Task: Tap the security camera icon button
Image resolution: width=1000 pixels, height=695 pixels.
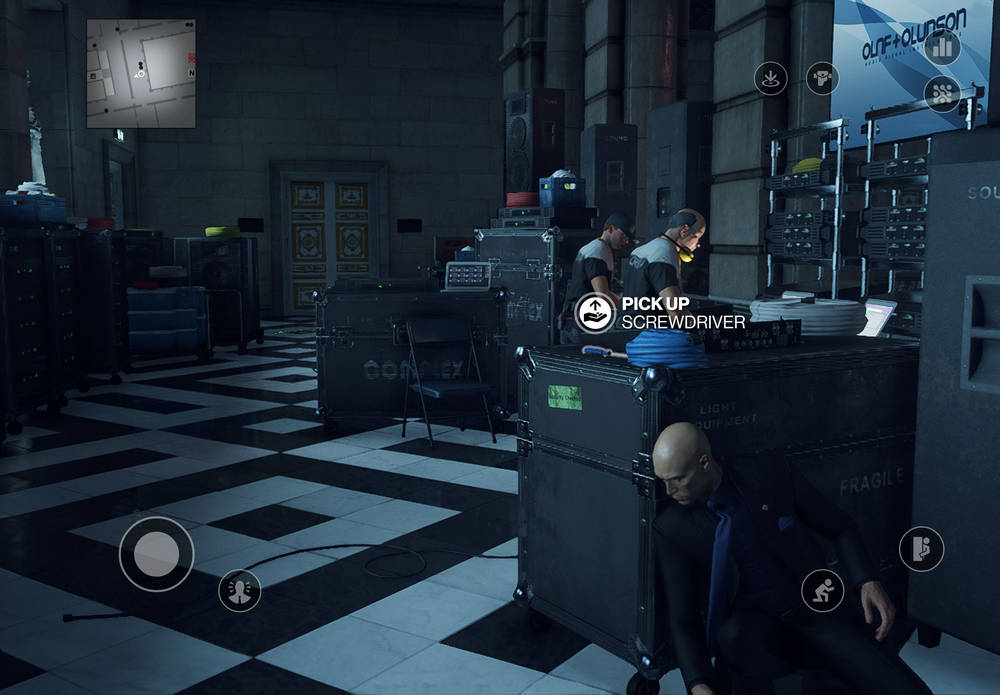Action: tap(822, 78)
